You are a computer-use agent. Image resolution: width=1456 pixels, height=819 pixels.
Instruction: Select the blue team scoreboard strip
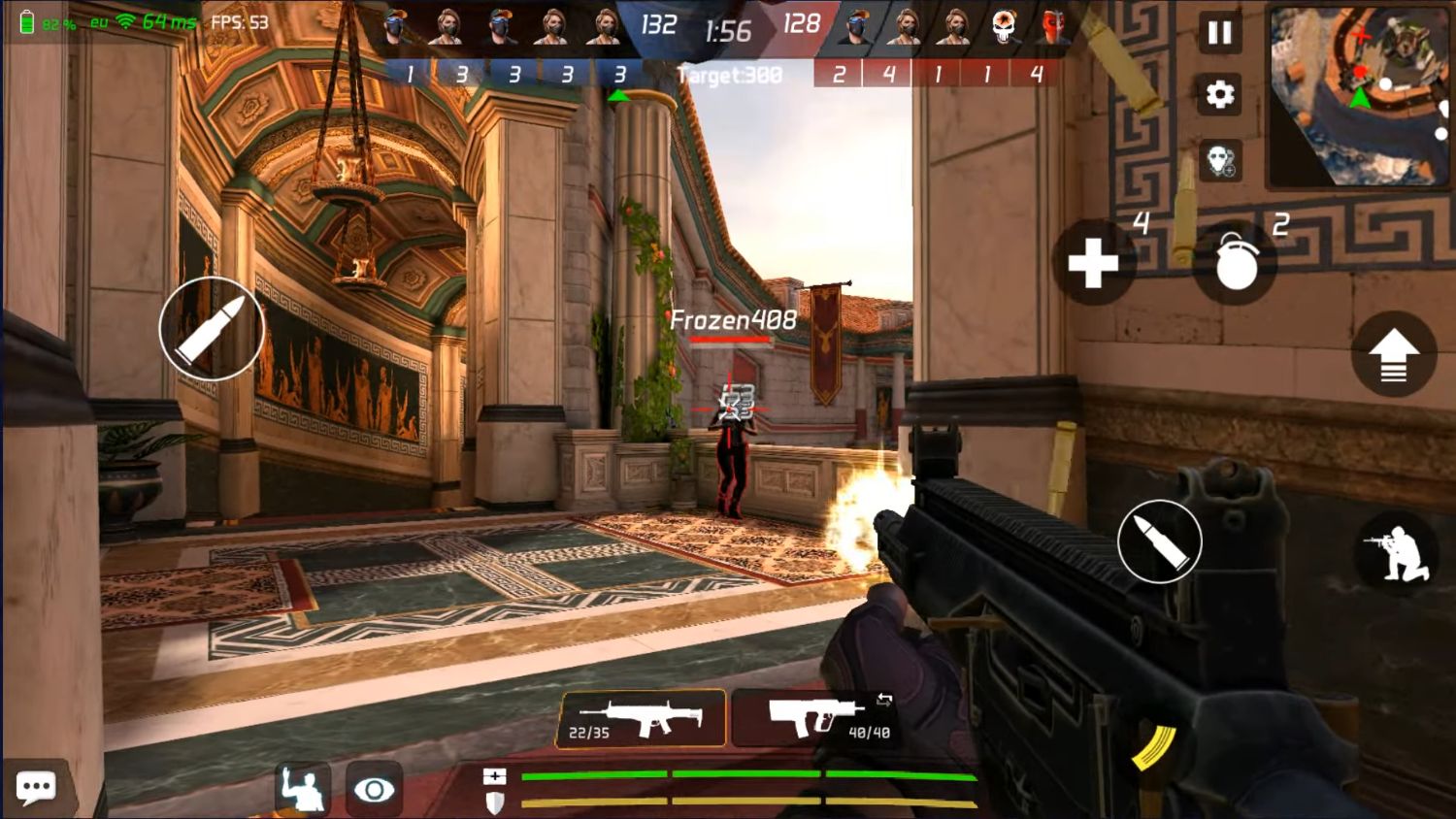click(x=514, y=73)
